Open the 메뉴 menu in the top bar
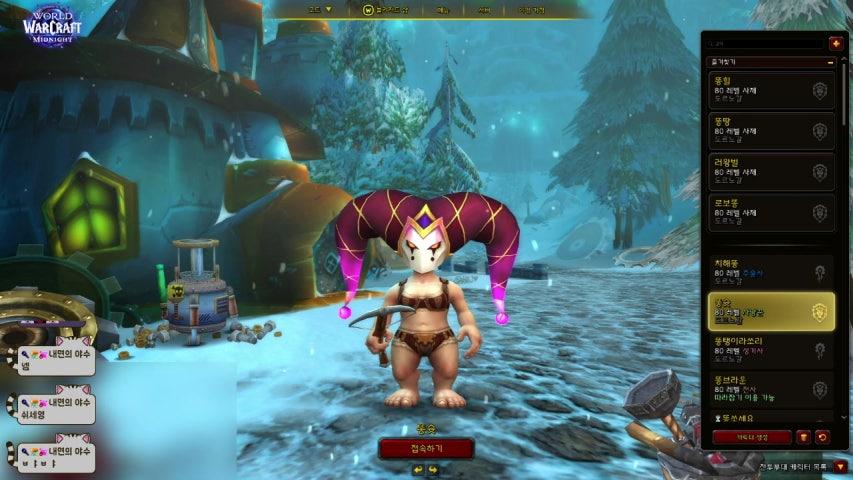 point(443,9)
